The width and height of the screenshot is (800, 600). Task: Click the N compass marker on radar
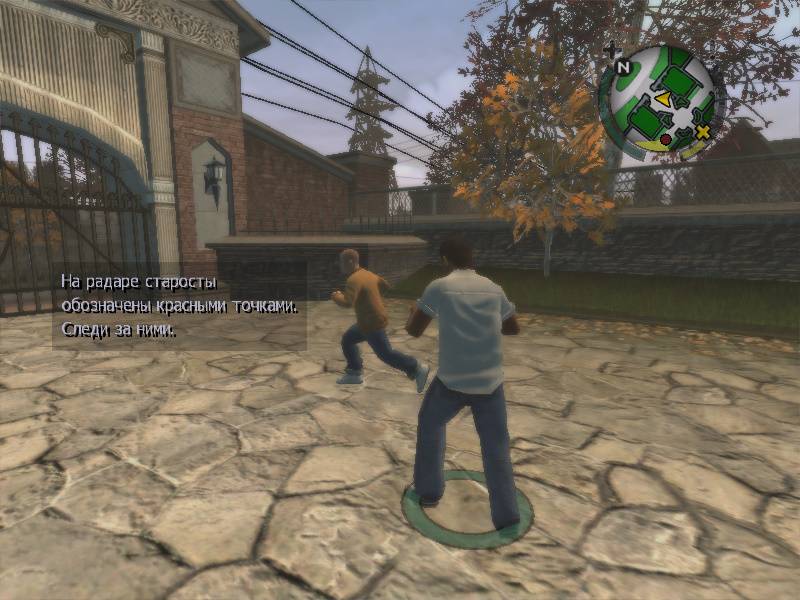point(622,68)
